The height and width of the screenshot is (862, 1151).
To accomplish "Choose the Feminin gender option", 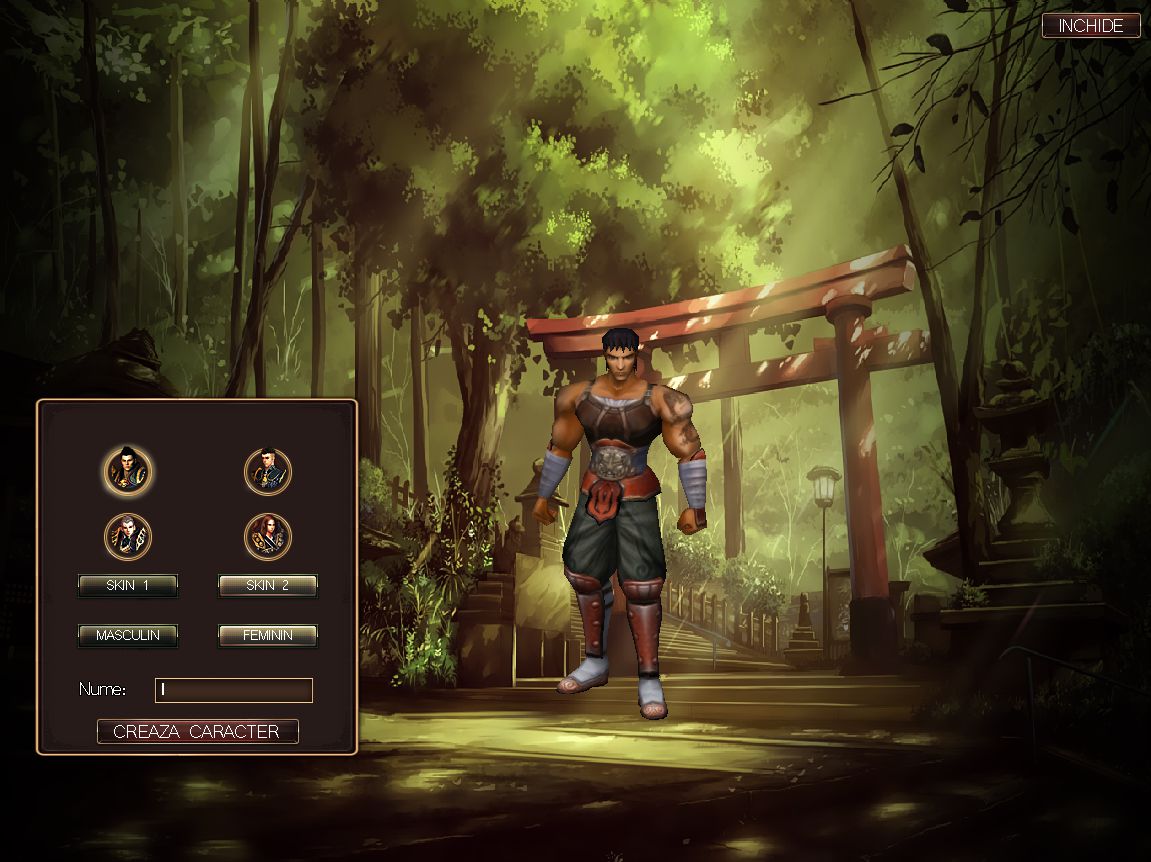I will [268, 635].
